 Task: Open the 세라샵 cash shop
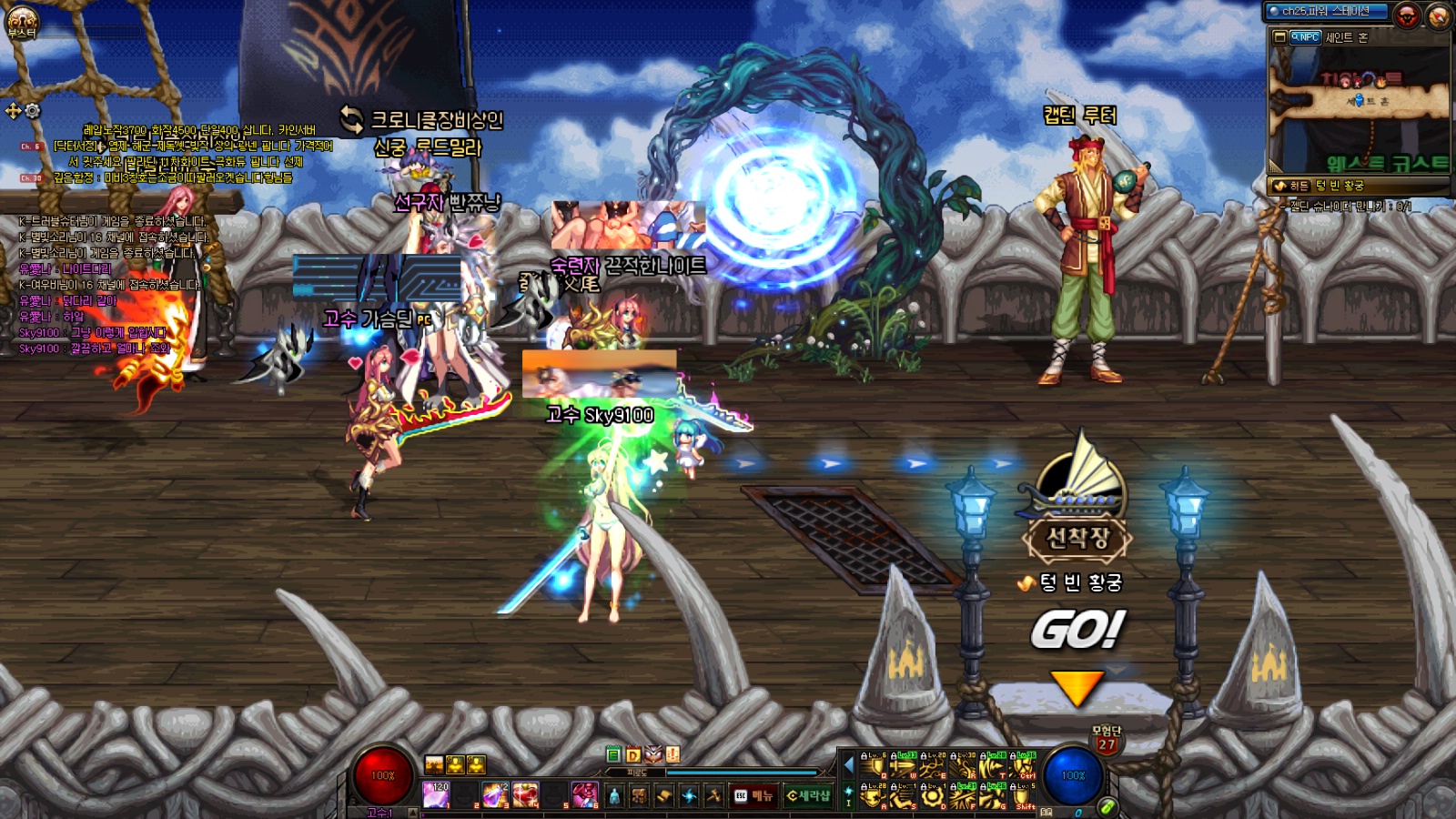click(x=808, y=796)
